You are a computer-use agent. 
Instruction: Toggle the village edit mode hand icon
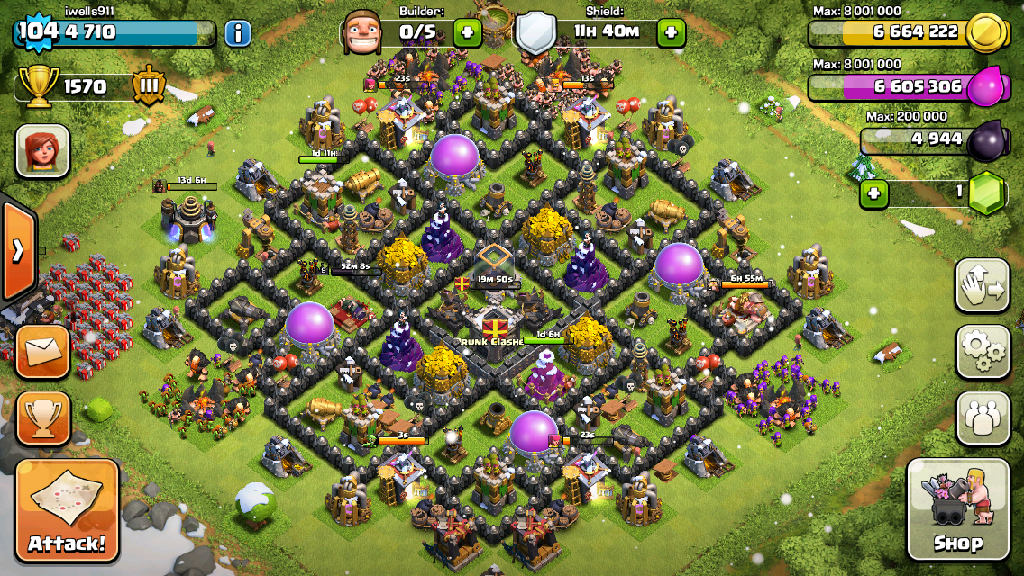pyautogui.click(x=982, y=286)
